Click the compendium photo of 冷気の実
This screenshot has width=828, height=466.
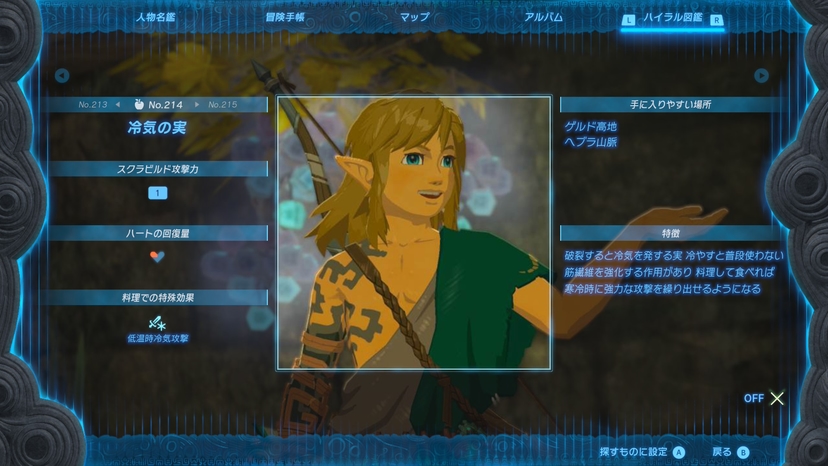(413, 233)
